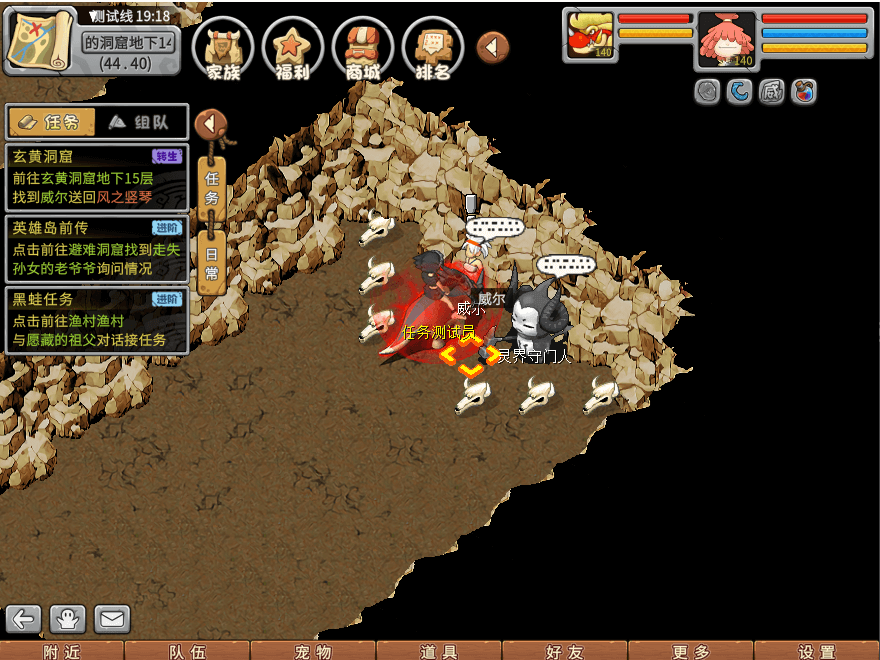Track the 玄黄洞窟 quest entry
This screenshot has height=660, width=880.
[x=96, y=177]
